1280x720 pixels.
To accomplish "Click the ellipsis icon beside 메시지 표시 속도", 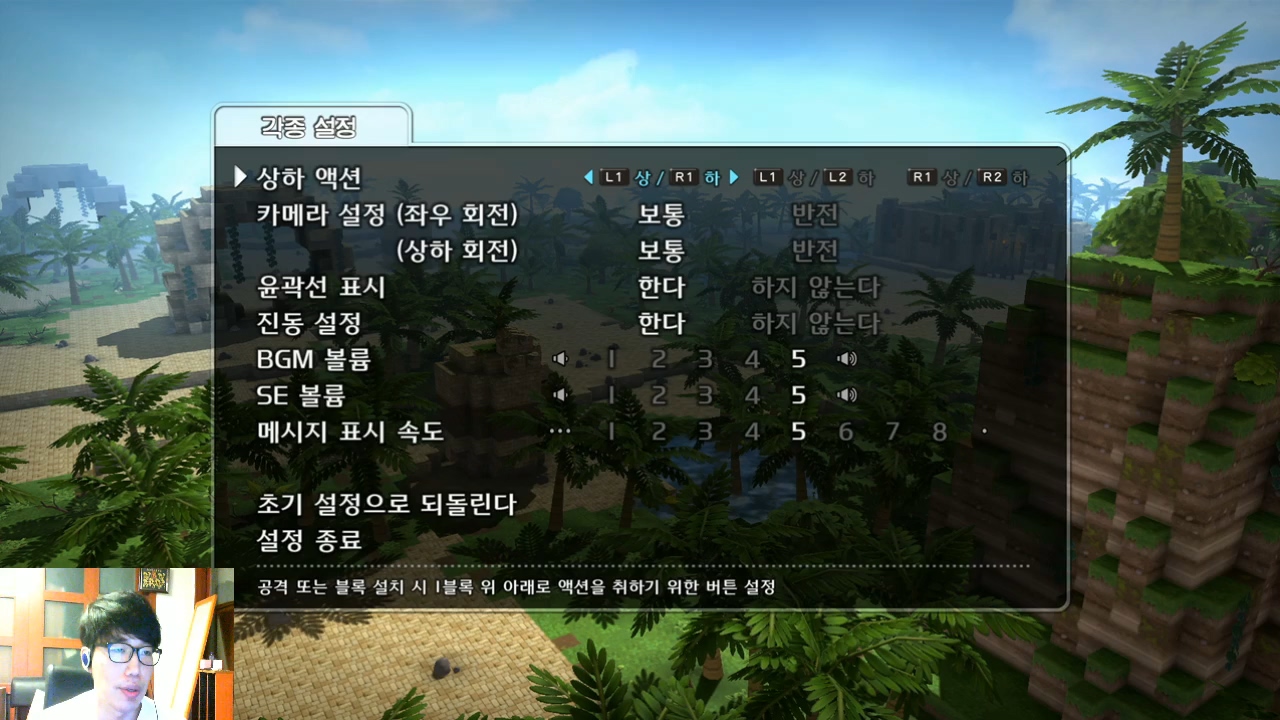I will coord(560,431).
